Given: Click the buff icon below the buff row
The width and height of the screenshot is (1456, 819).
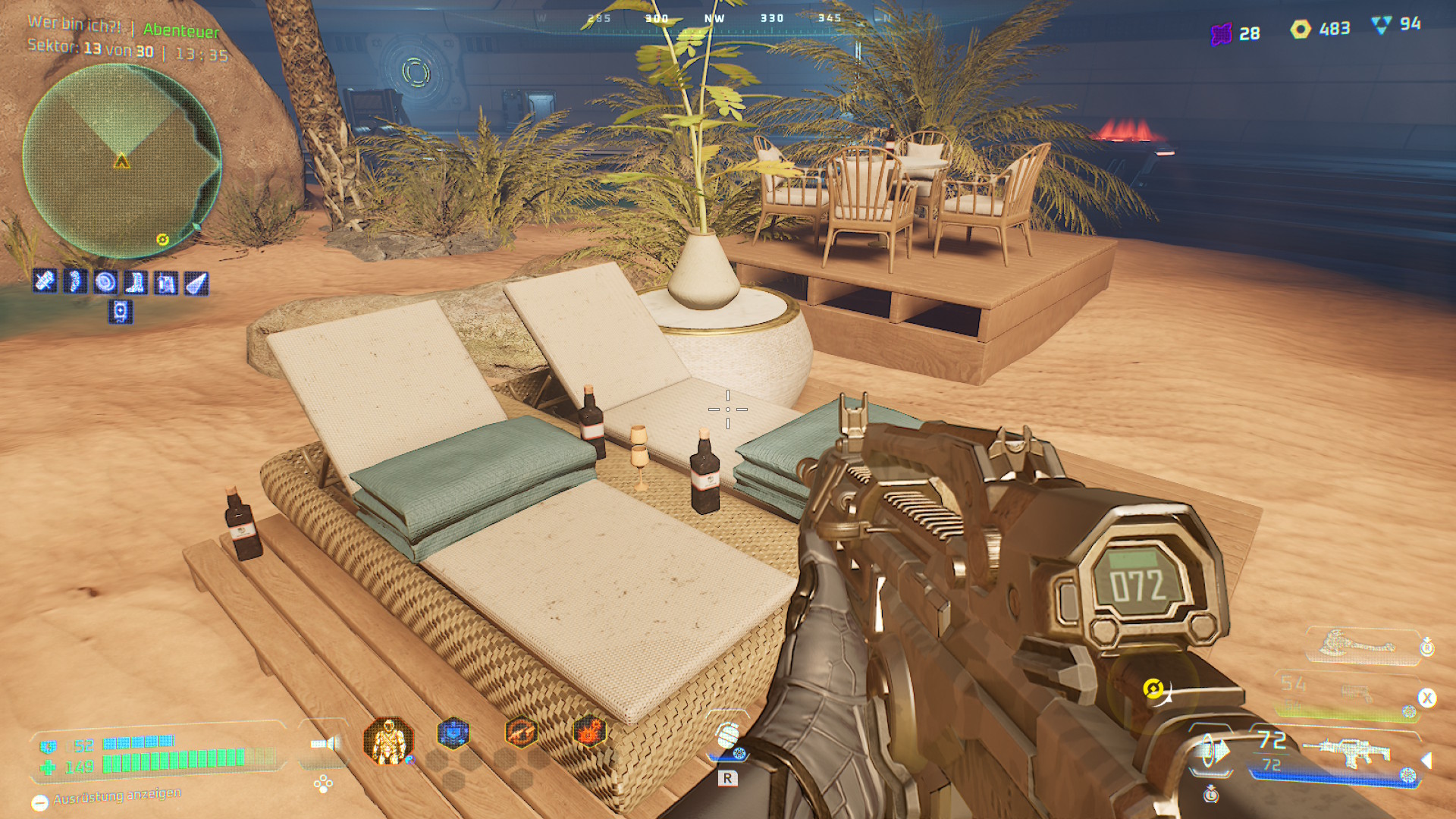Looking at the screenshot, I should [121, 312].
